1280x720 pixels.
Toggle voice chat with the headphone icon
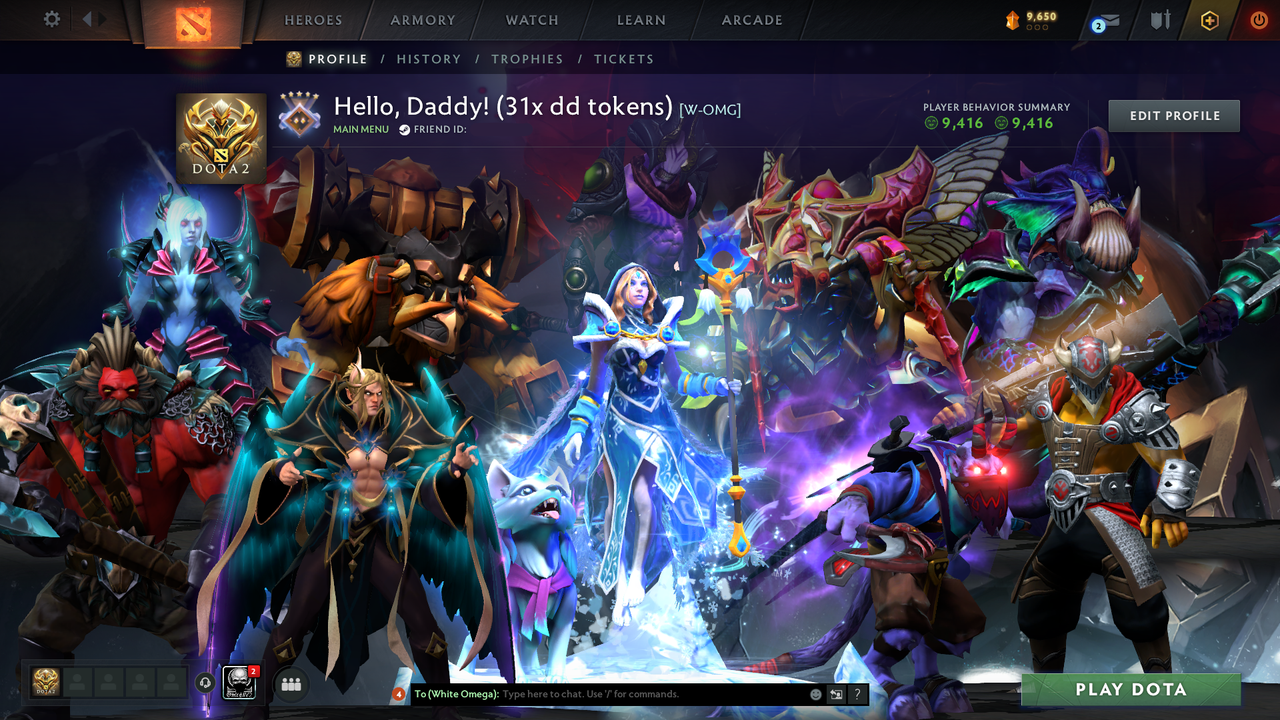pos(206,683)
